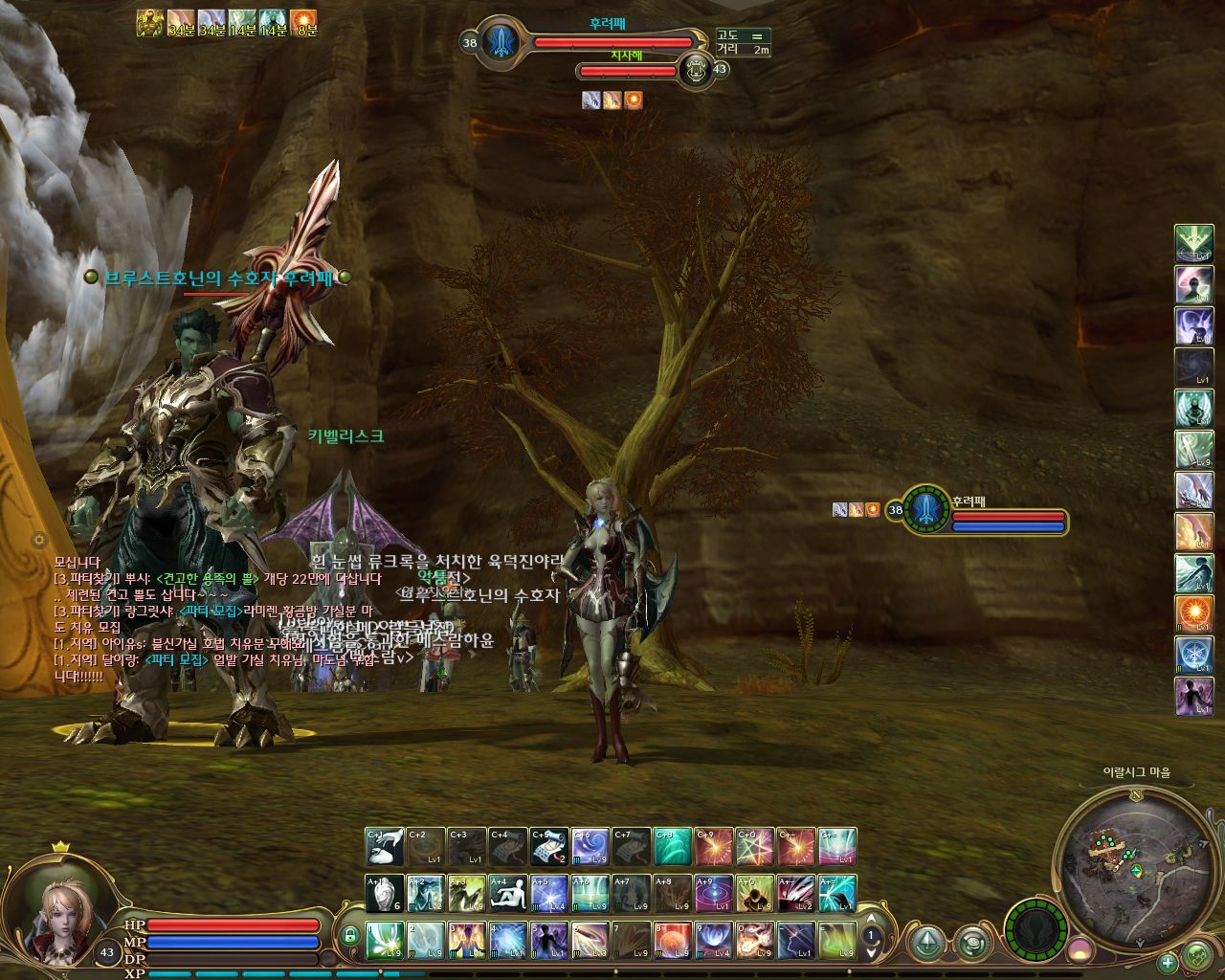Use the C+5 scroll item slot
This screenshot has width=1225, height=980.
pyautogui.click(x=549, y=846)
